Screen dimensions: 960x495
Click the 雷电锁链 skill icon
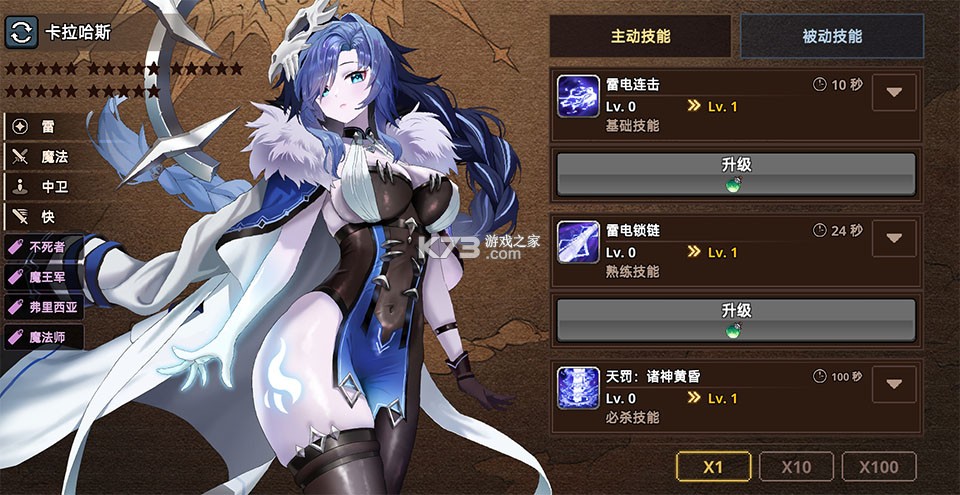[578, 242]
